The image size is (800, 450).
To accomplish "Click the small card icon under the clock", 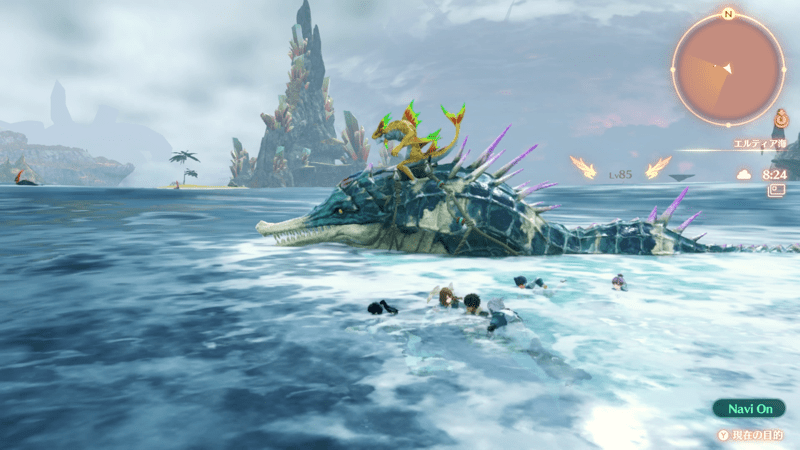I will click(x=776, y=189).
